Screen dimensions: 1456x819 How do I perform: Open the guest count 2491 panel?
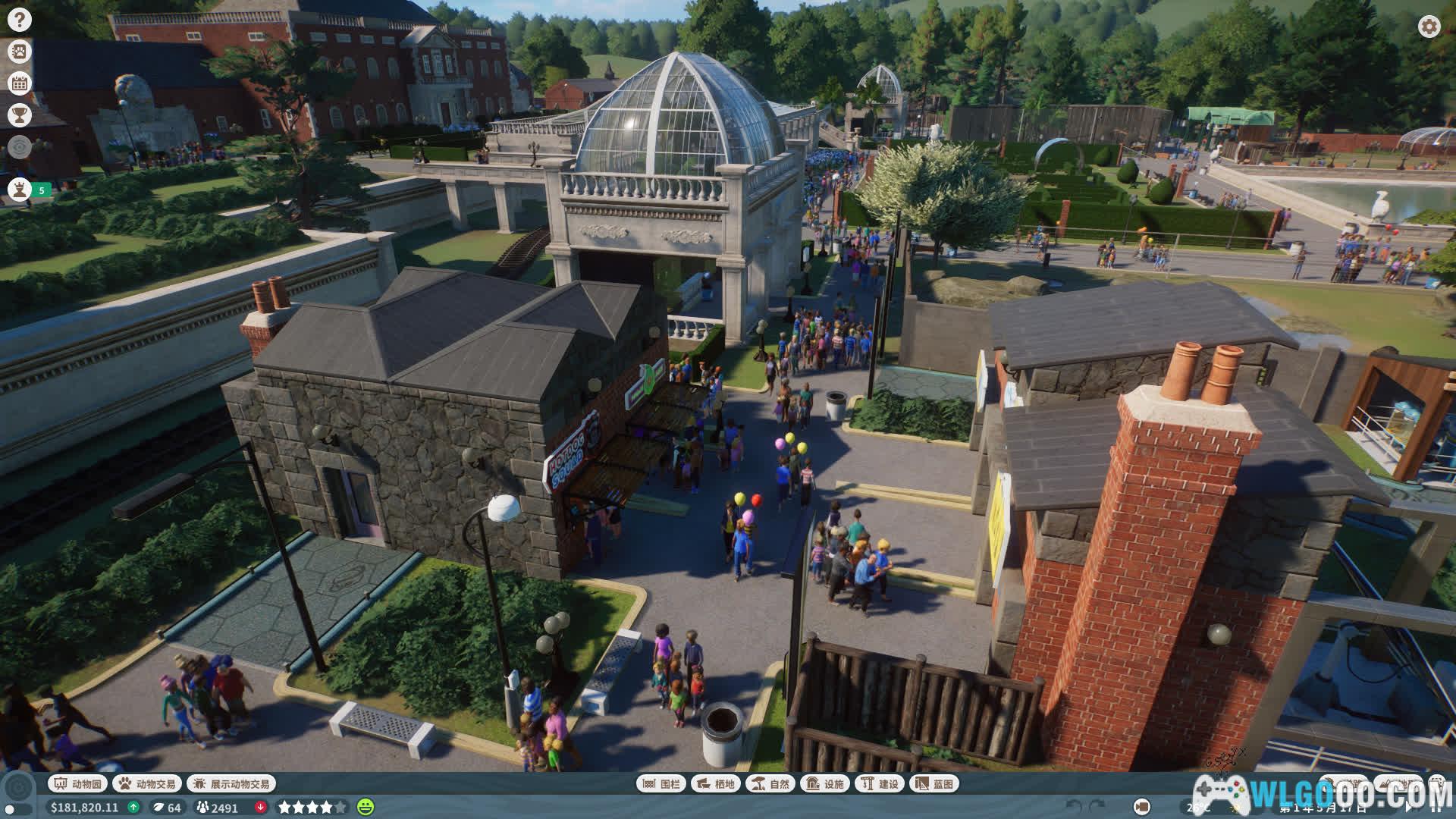pos(218,807)
